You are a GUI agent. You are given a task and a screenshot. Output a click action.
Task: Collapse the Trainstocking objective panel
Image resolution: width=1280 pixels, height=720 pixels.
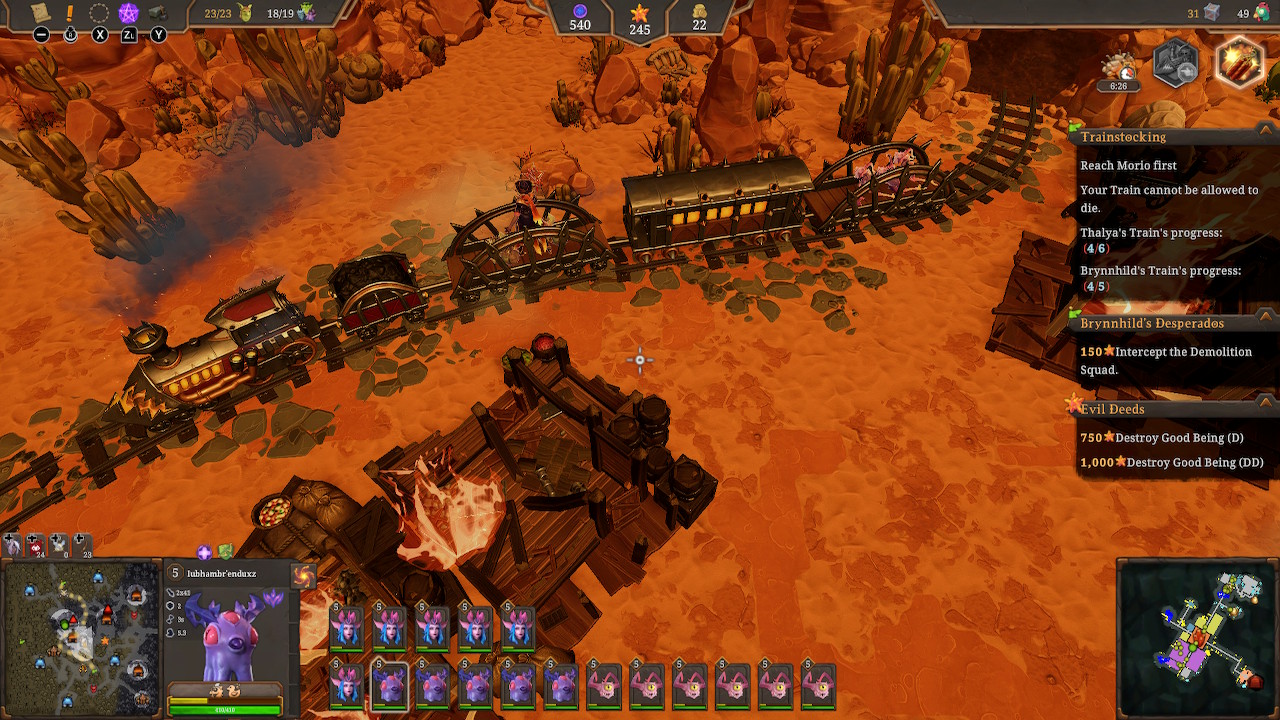tap(1264, 132)
